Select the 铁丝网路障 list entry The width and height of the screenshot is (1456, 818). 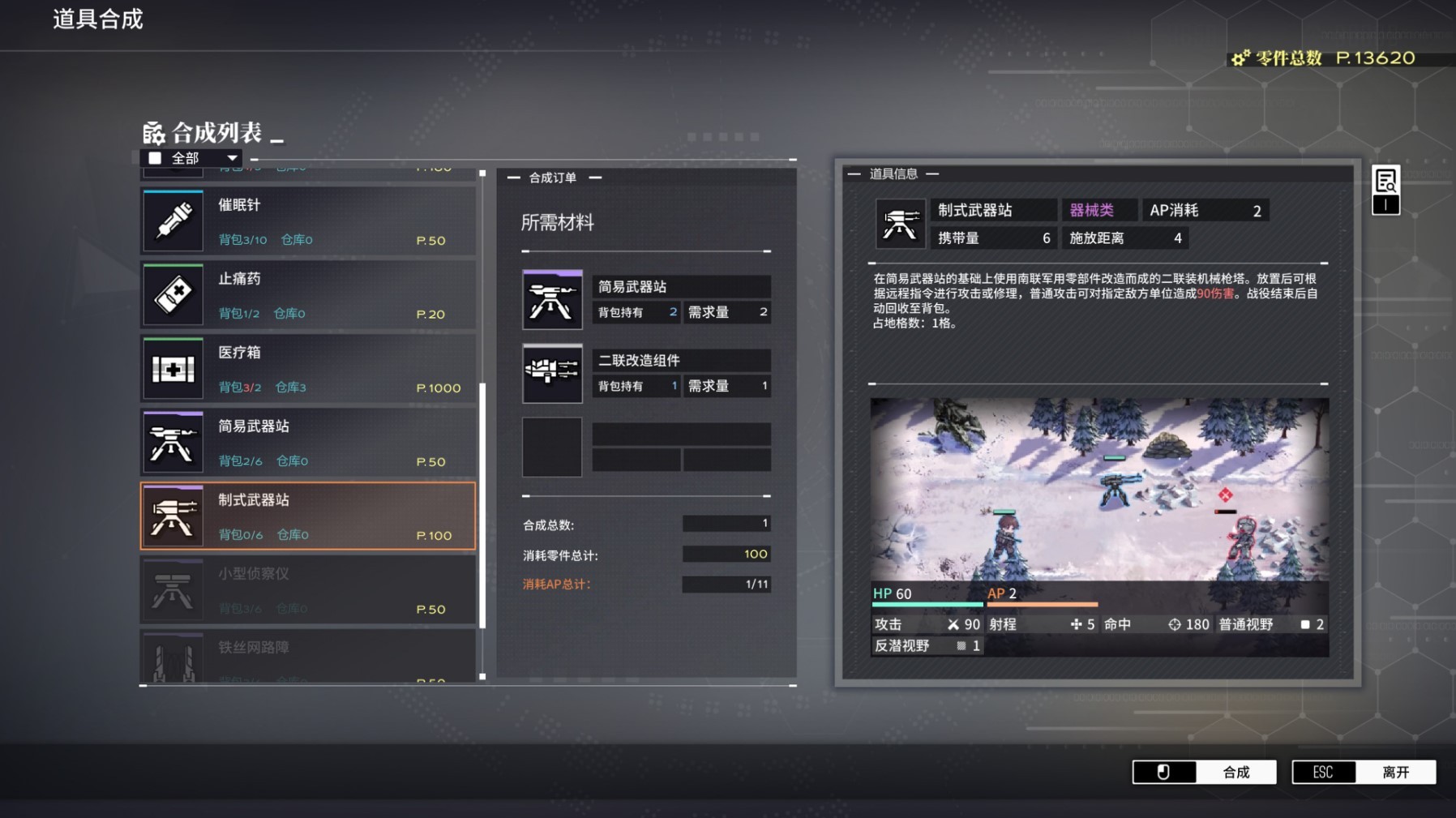[x=308, y=658]
